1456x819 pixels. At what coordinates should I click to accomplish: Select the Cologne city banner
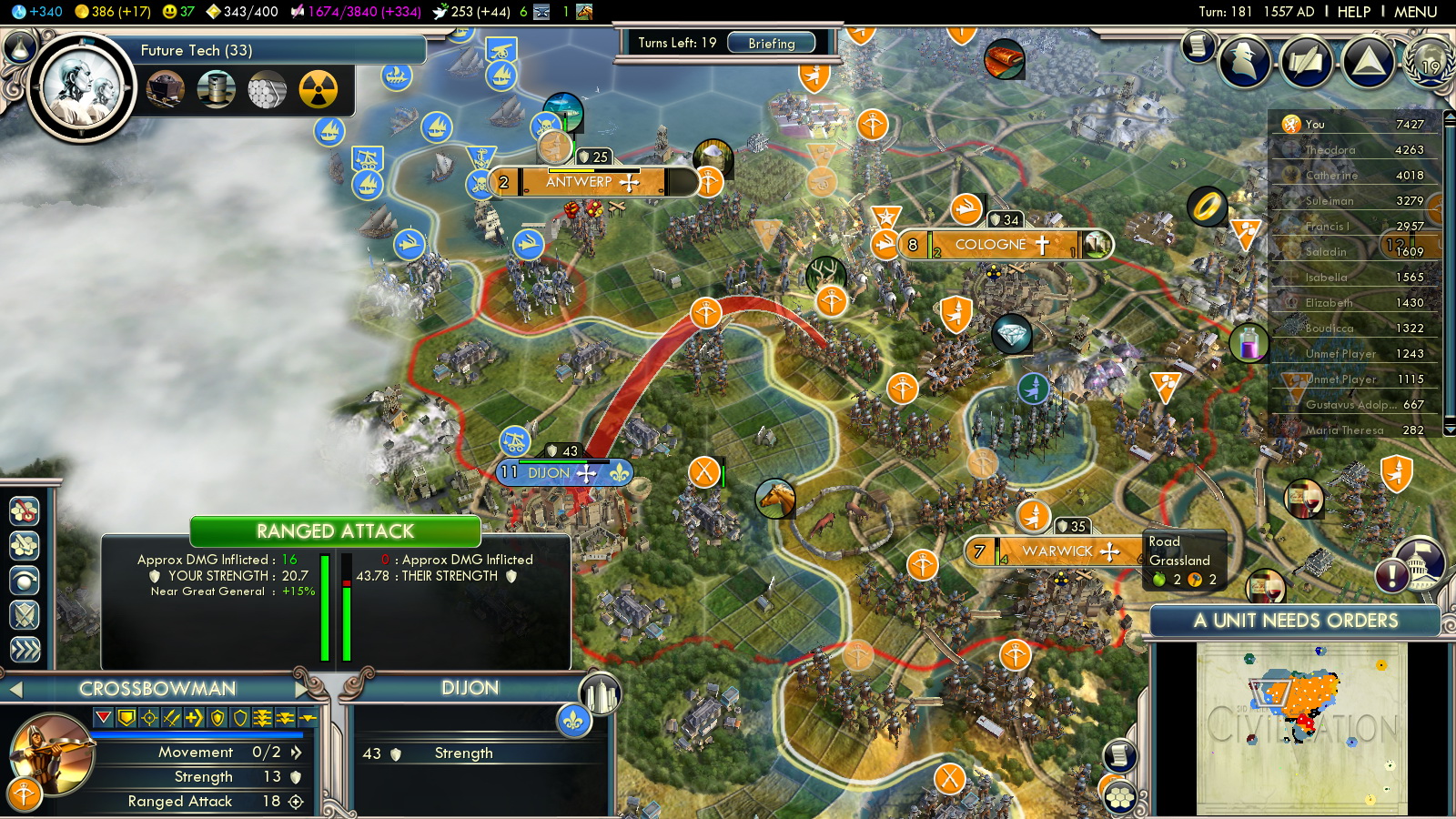coord(990,245)
